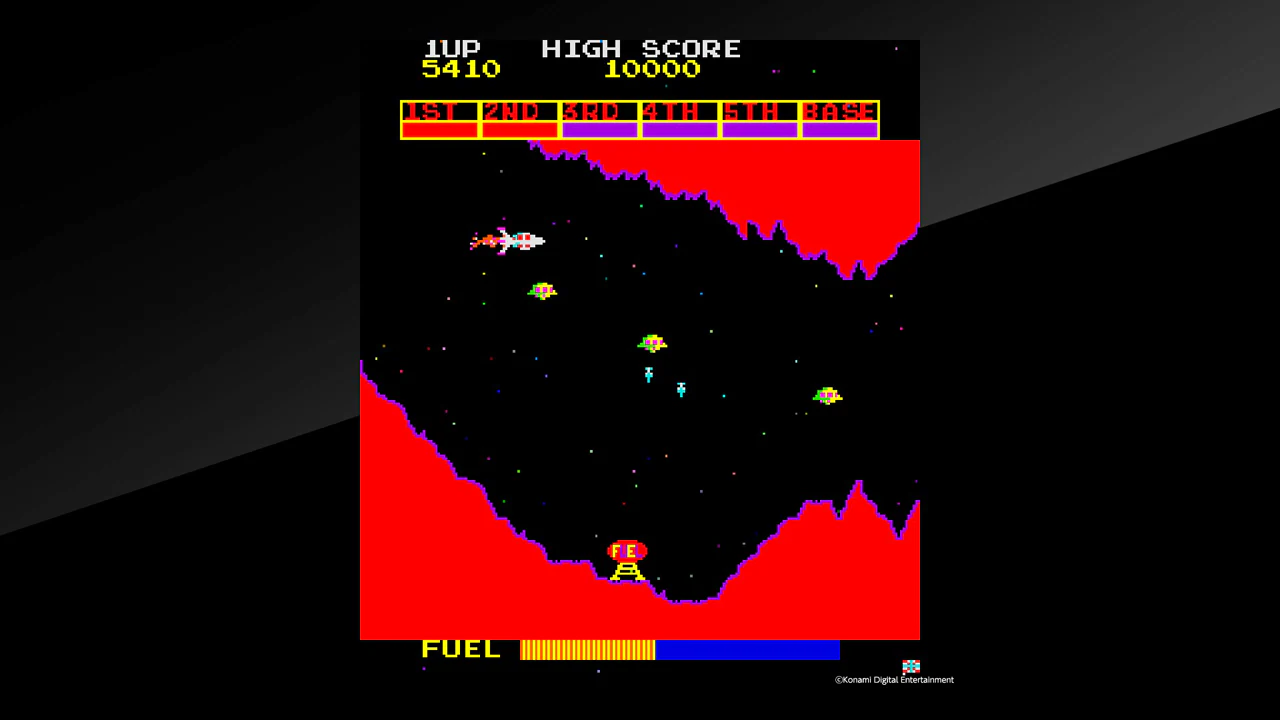Click the Konami Digital Entertainment copyright text

point(894,679)
